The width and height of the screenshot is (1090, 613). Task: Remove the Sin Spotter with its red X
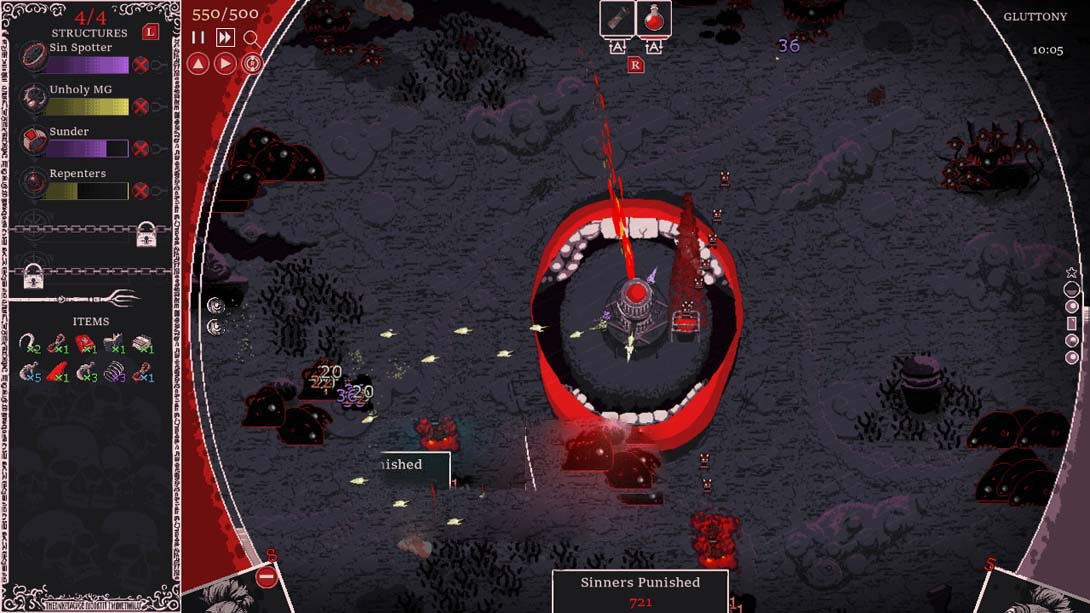[141, 65]
